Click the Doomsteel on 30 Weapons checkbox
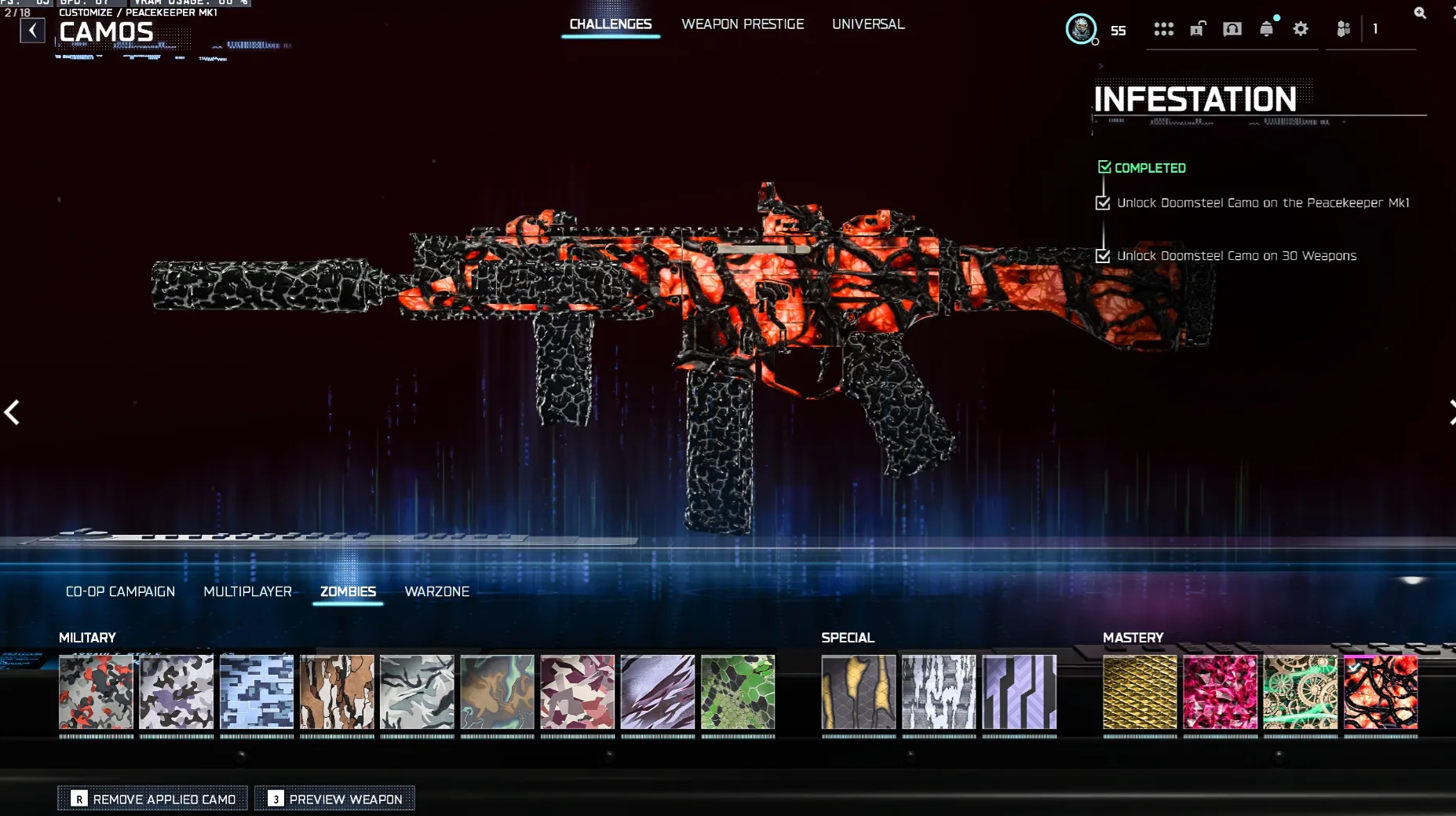Image resolution: width=1456 pixels, height=816 pixels. [1103, 255]
